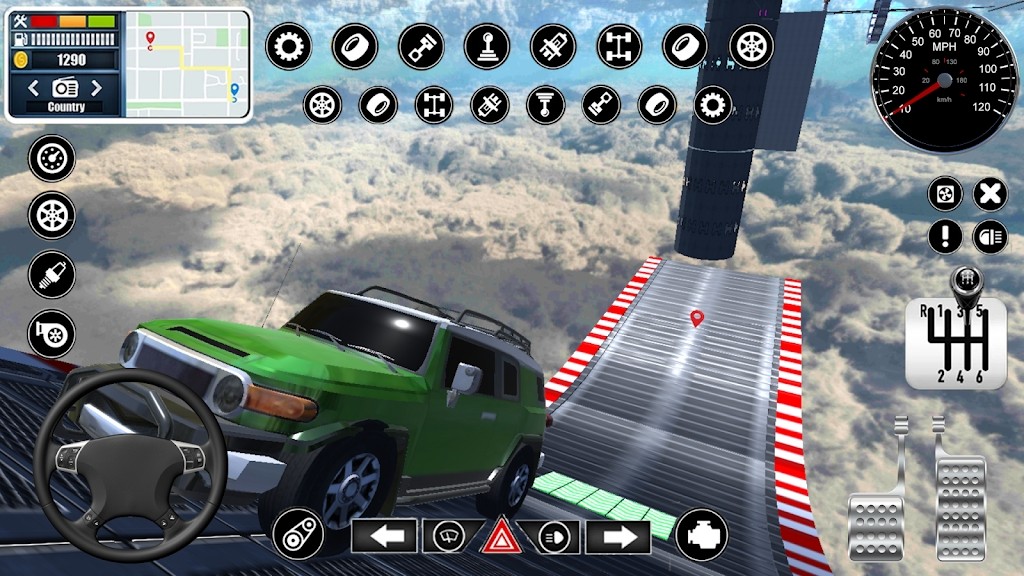Screen dimensions: 1024x576
Task: Activate the right turn signal arrow
Action: coord(618,537)
